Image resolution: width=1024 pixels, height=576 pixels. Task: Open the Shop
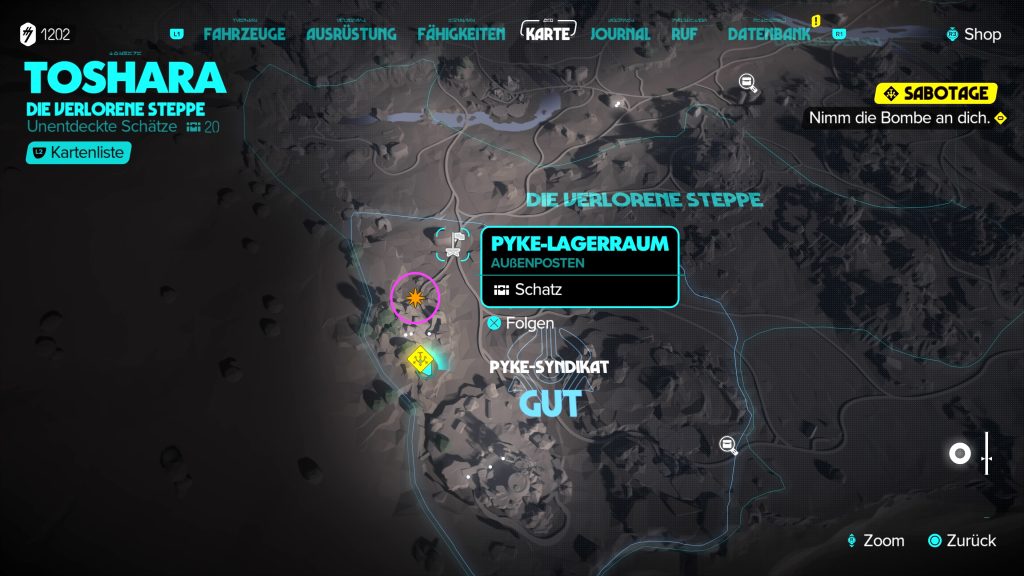[973, 34]
